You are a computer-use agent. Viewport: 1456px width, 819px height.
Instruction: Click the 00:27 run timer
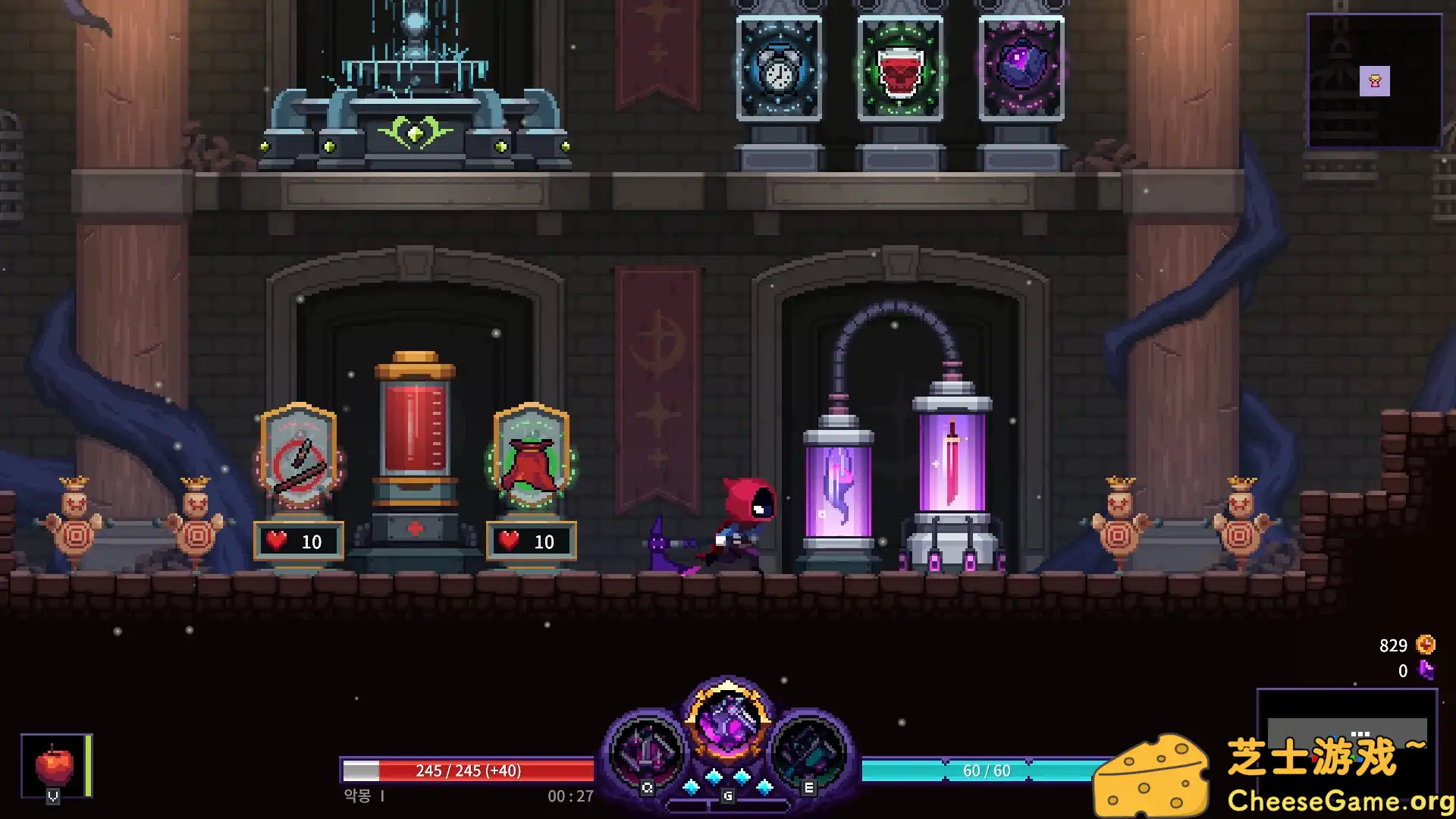570,796
